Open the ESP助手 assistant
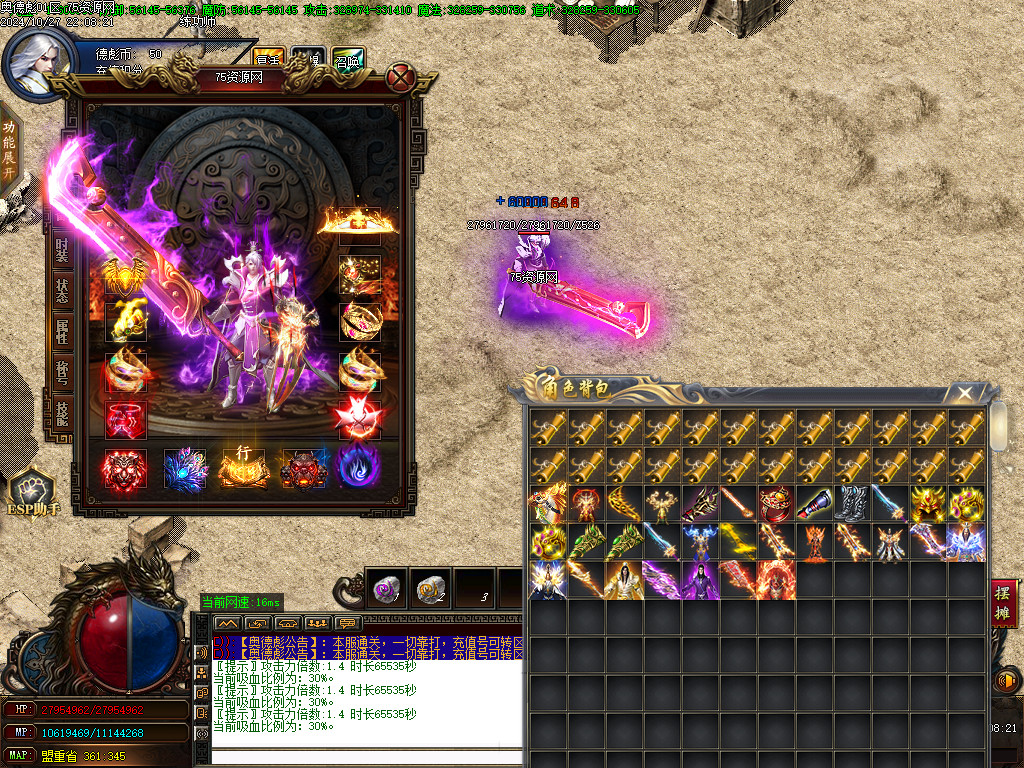The height and width of the screenshot is (768, 1024). point(33,493)
